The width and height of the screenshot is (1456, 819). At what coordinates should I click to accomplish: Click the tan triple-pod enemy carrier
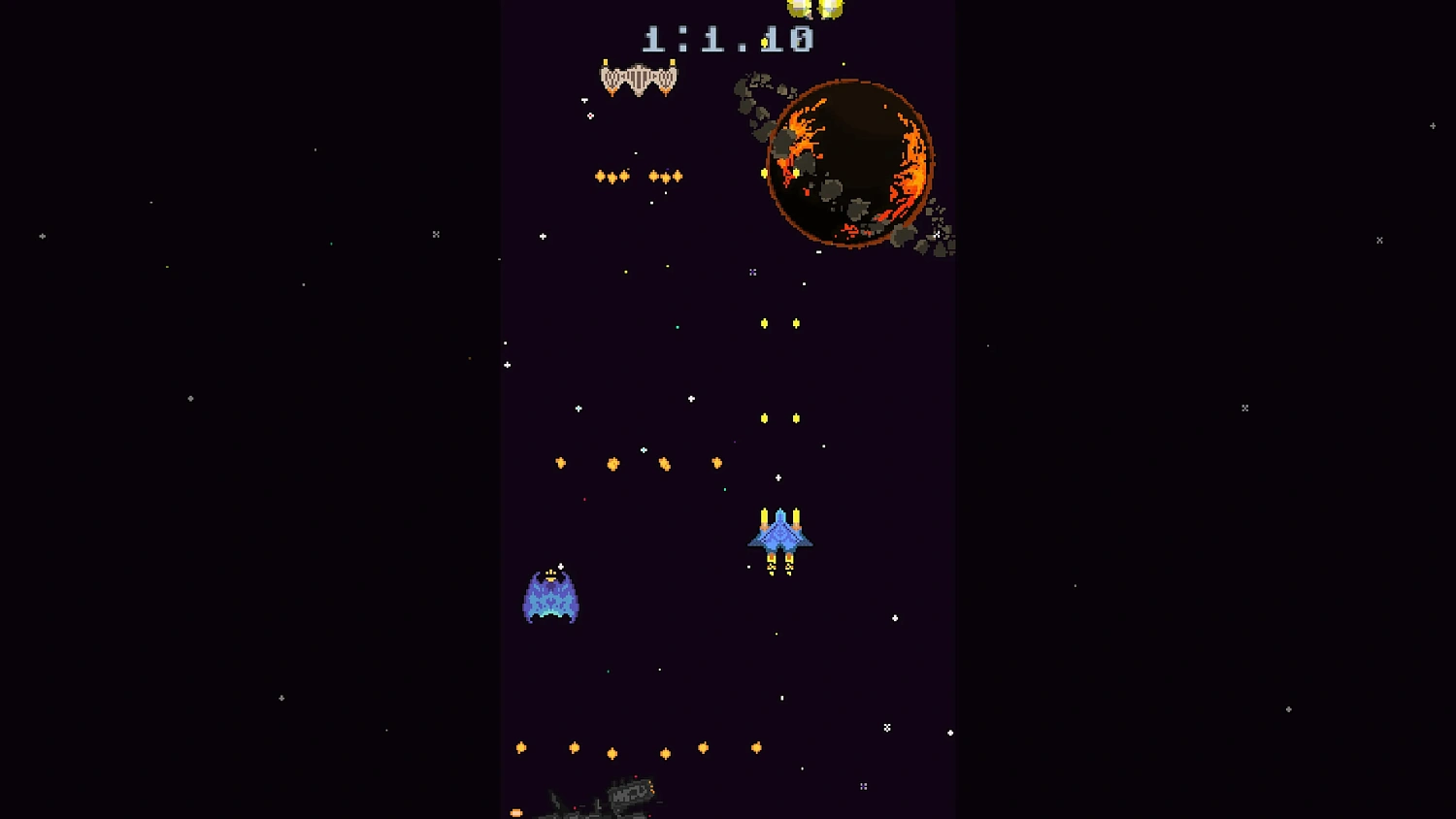(639, 78)
